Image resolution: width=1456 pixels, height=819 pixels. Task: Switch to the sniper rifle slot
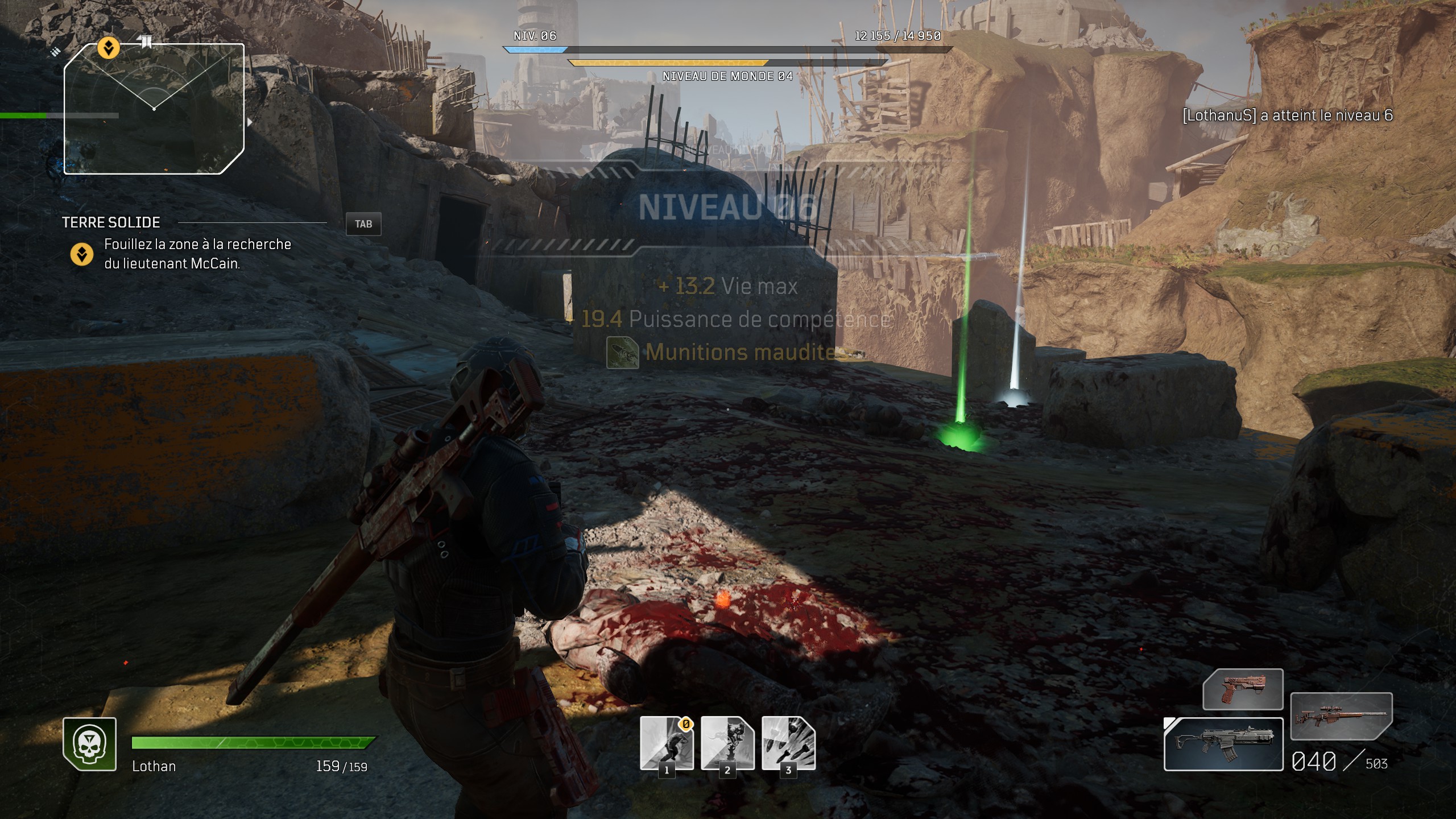pyautogui.click(x=1341, y=715)
